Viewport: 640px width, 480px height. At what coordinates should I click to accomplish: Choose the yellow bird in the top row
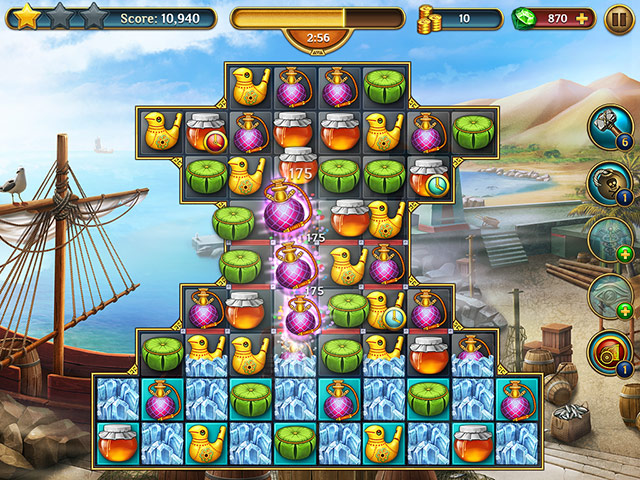[250, 88]
